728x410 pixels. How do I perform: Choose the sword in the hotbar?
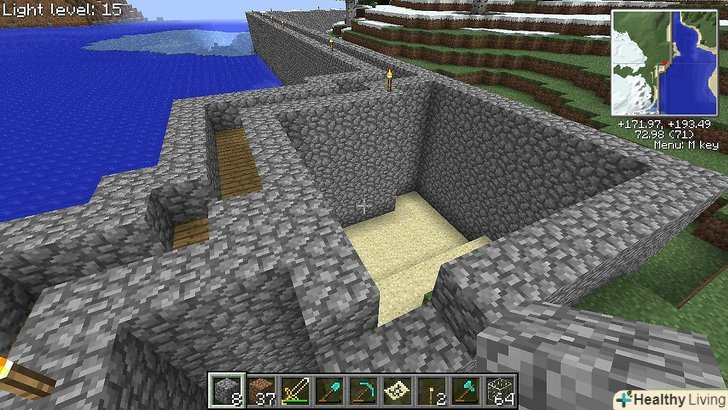pos(298,389)
